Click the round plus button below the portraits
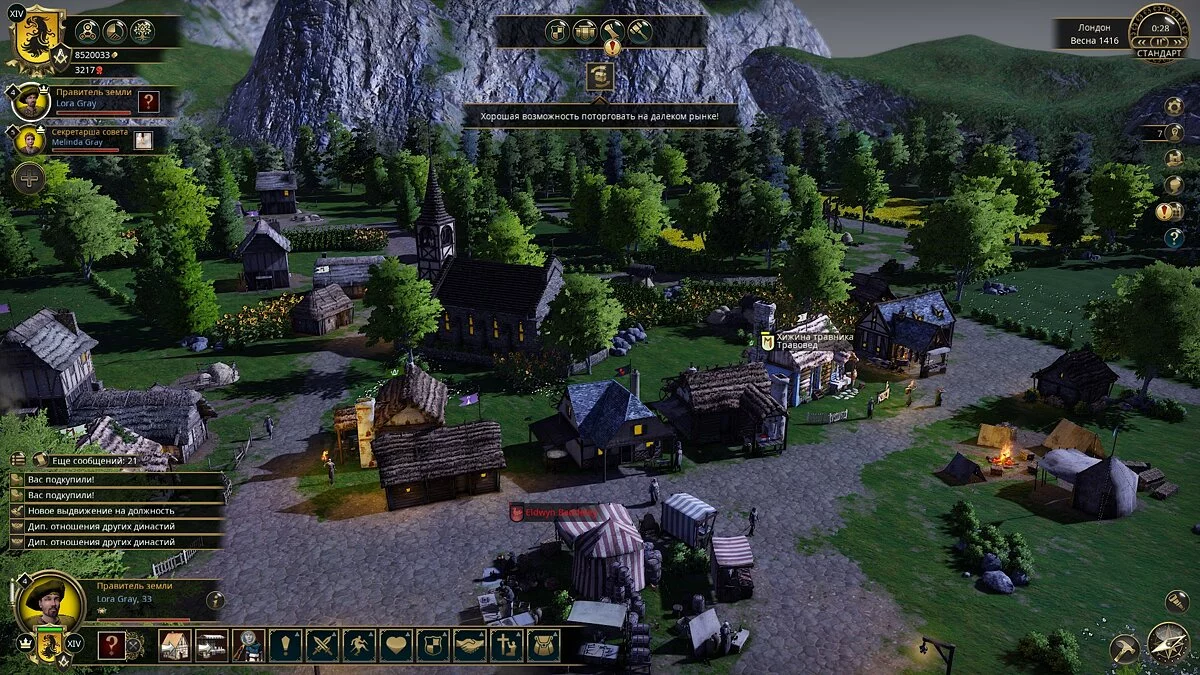 (x=28, y=178)
